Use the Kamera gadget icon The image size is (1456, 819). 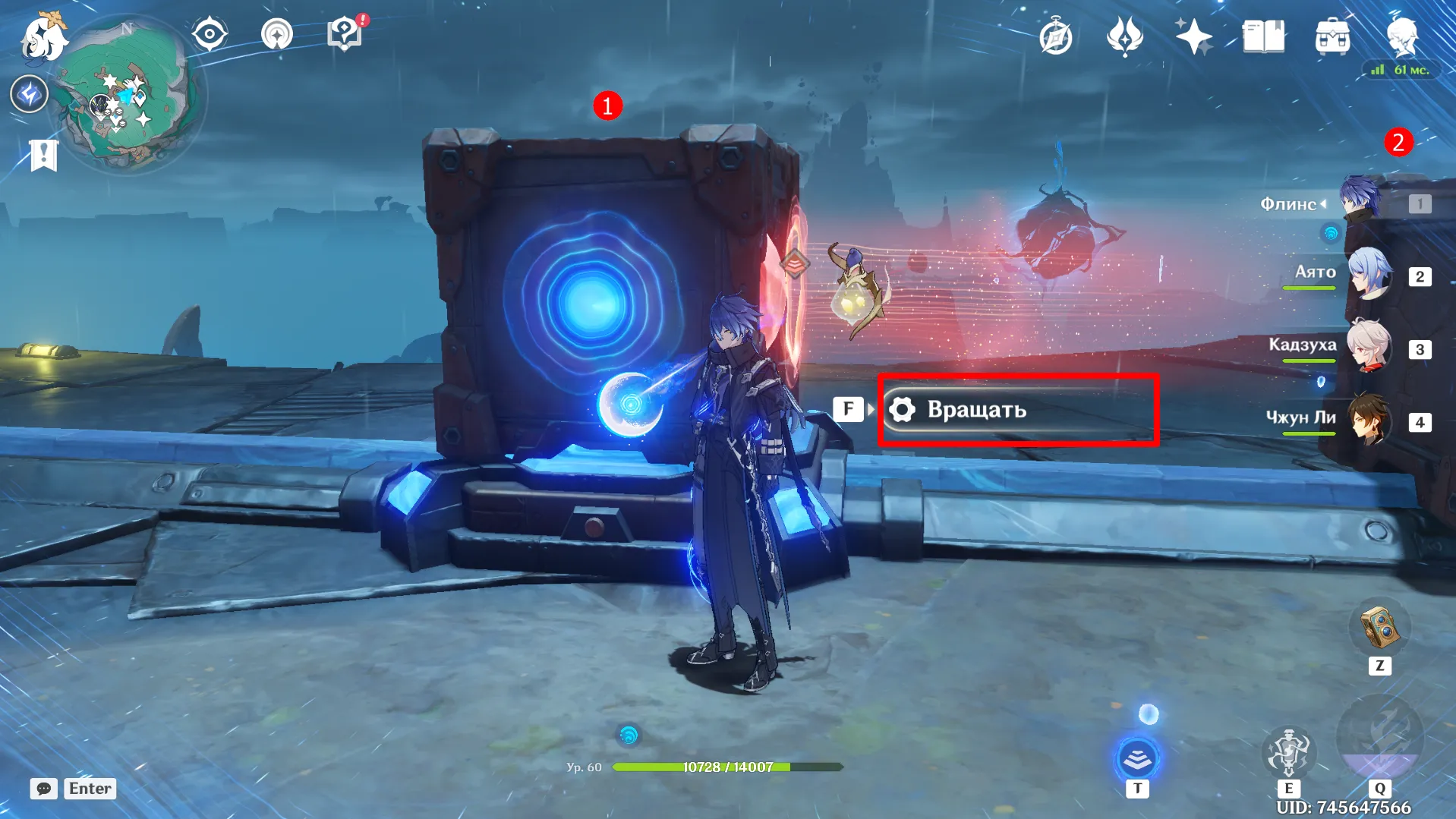[x=1379, y=628]
